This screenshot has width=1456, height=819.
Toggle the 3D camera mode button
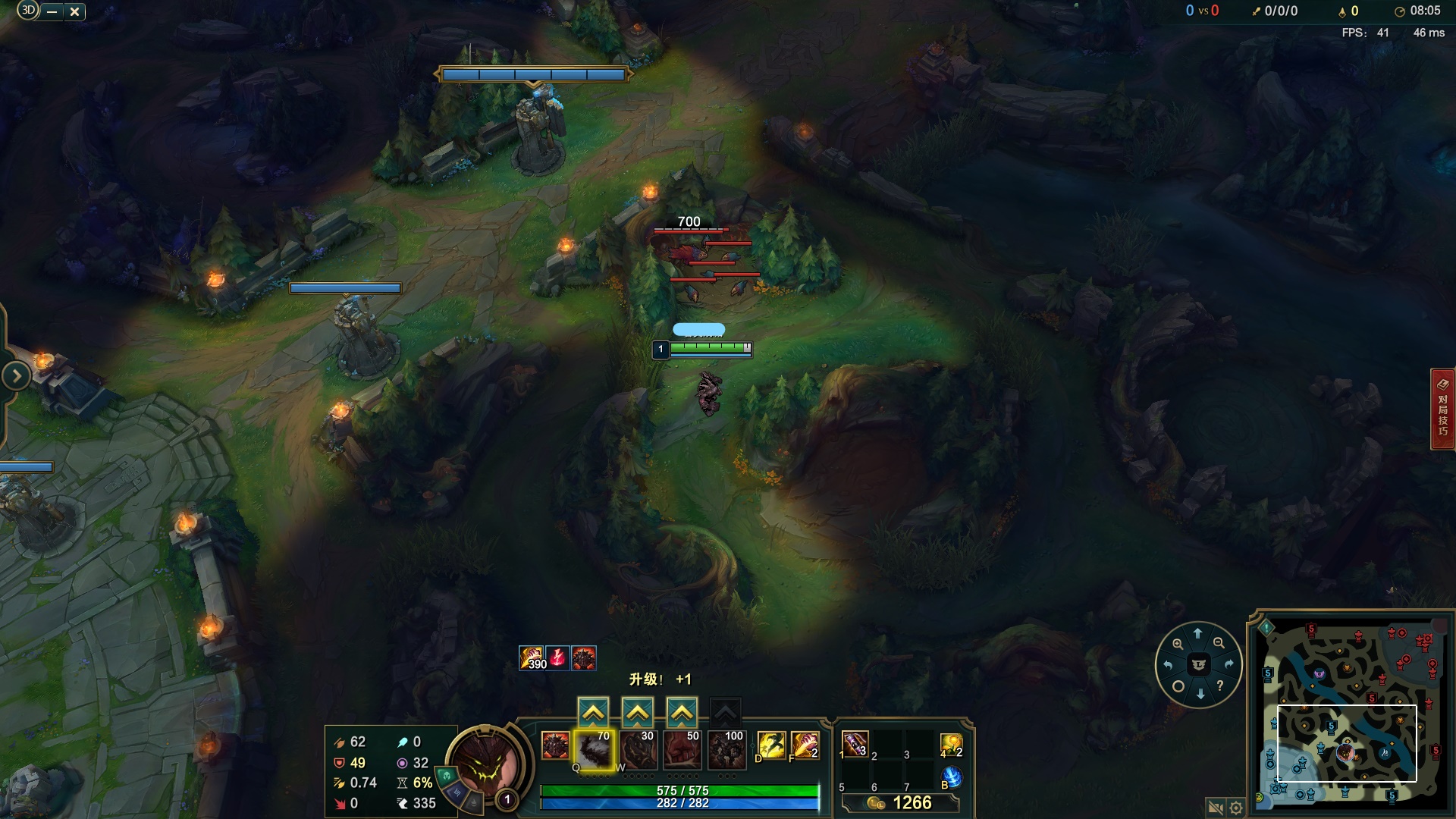[x=27, y=11]
